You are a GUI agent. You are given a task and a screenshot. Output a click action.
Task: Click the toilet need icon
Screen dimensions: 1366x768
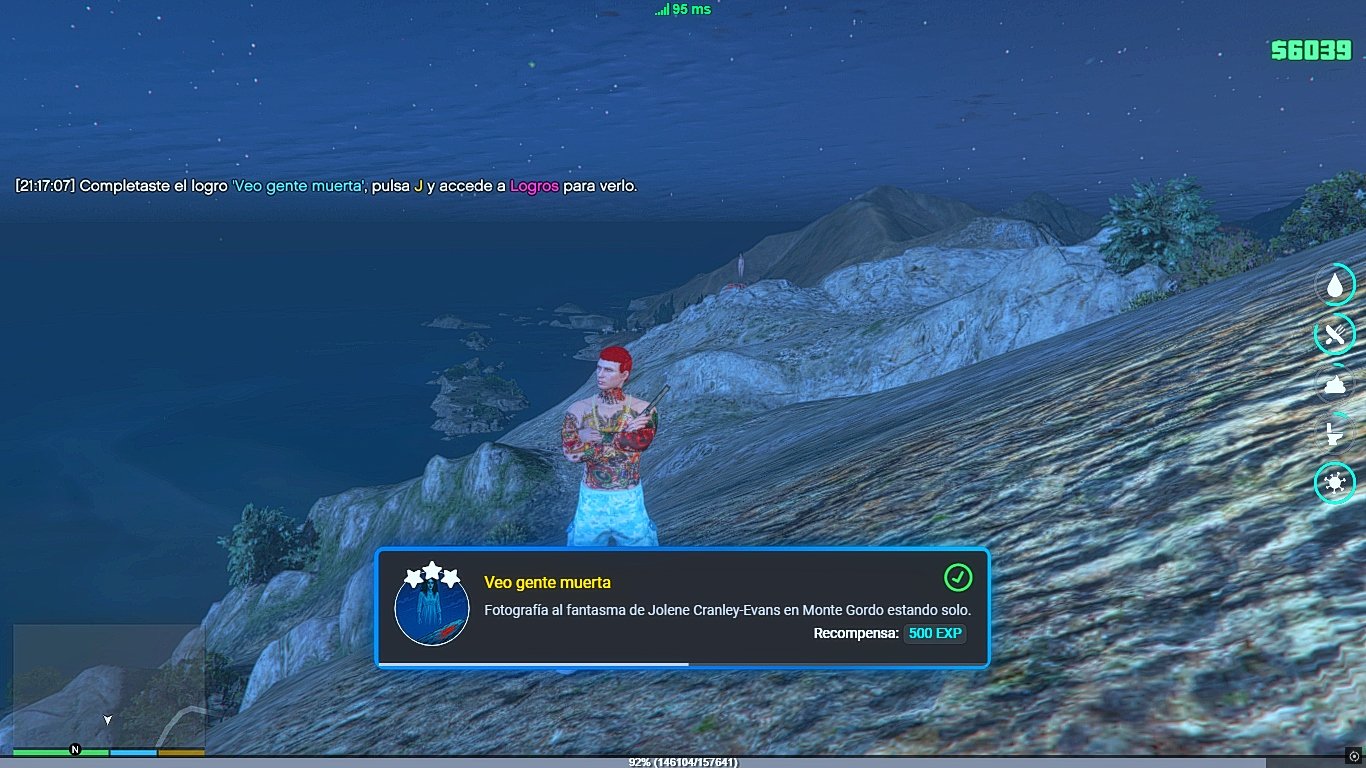pyautogui.click(x=1335, y=434)
